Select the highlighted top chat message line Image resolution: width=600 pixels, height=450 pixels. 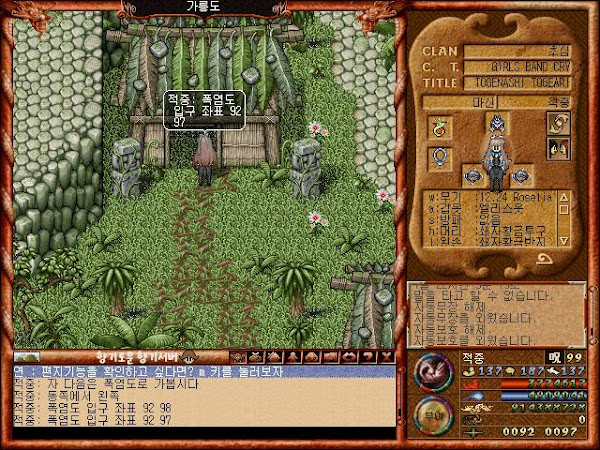coord(200,371)
